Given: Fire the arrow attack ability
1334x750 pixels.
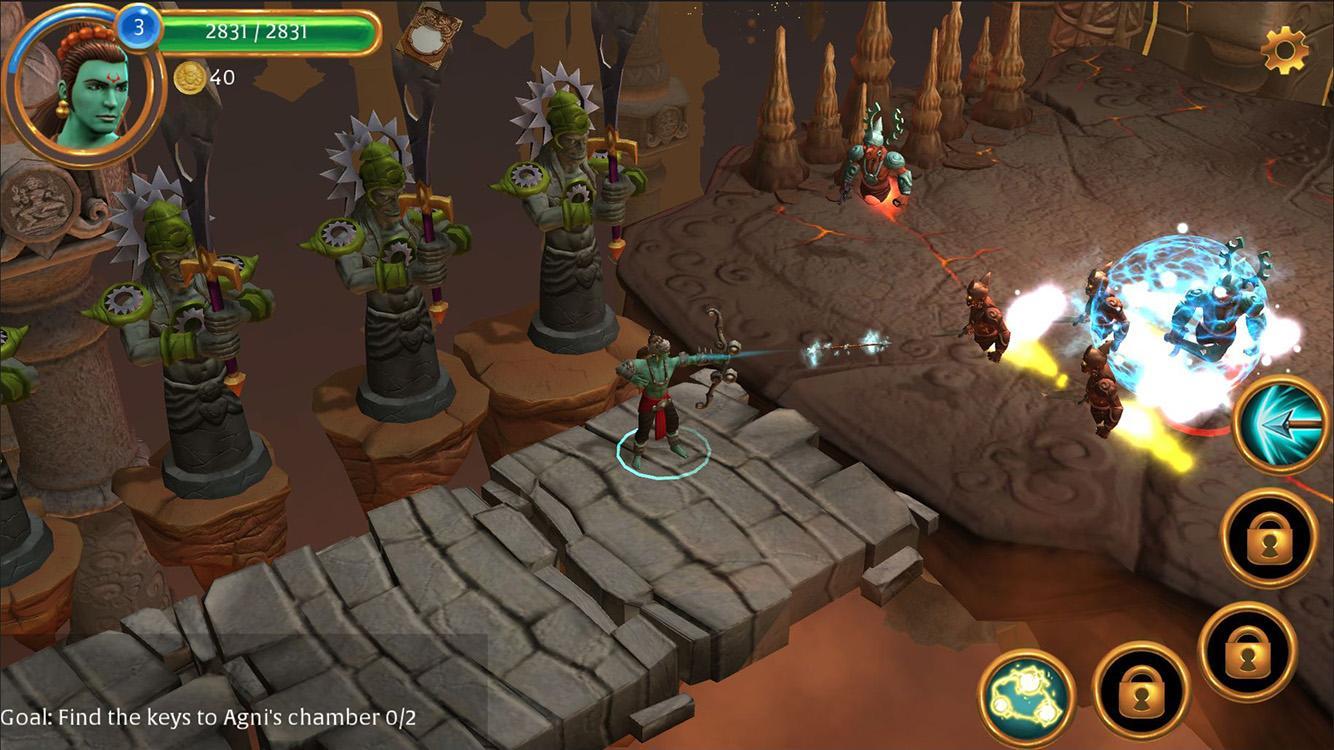Looking at the screenshot, I should point(1281,424).
